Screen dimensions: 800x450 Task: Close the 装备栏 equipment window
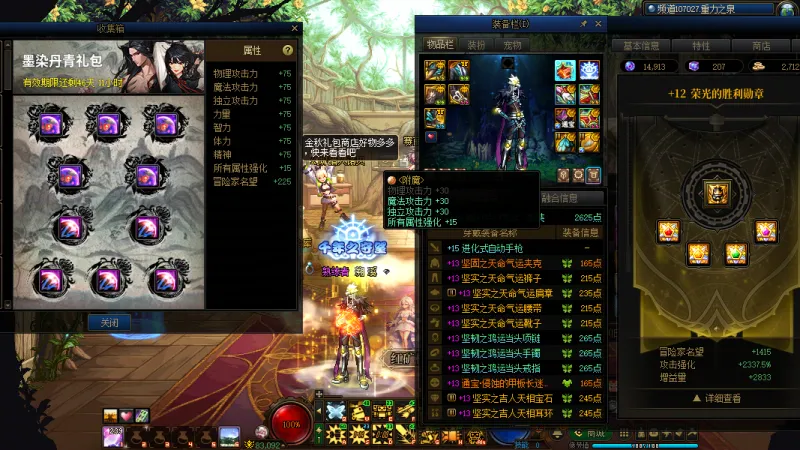point(599,23)
